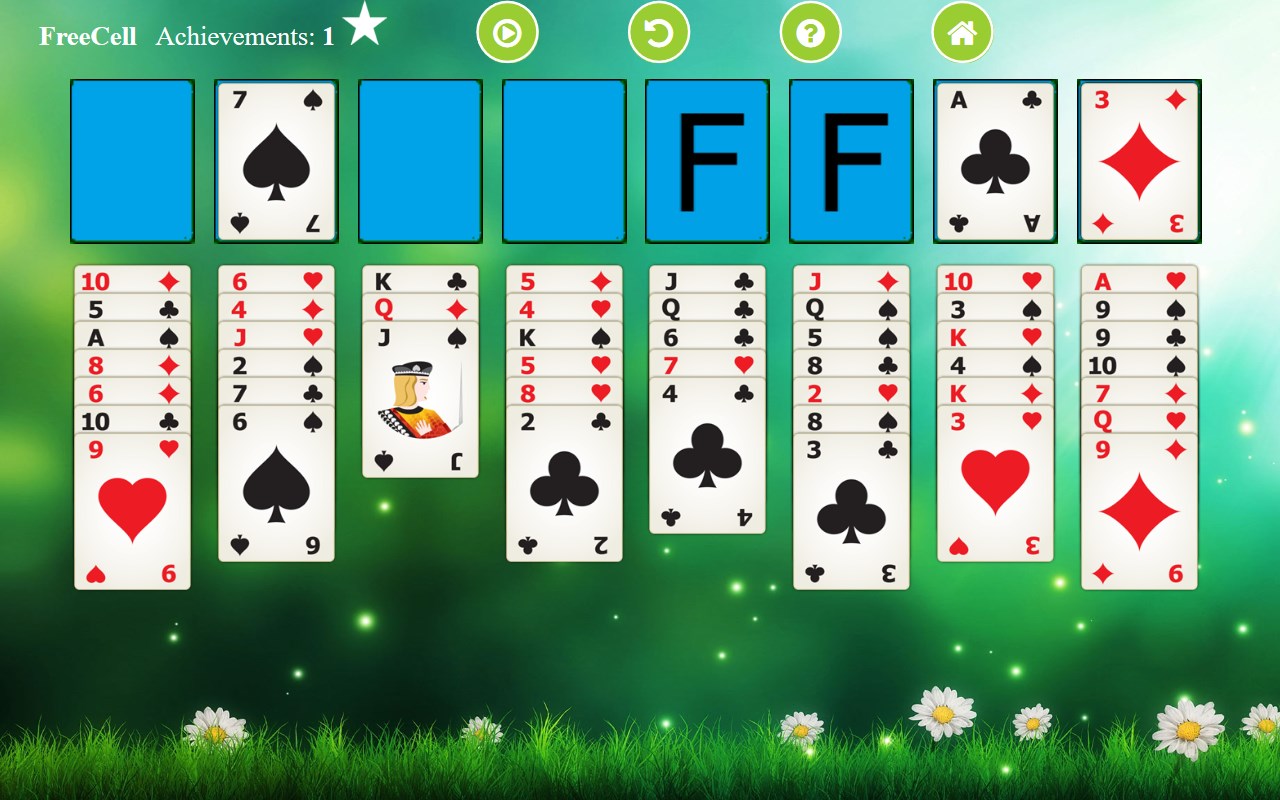
Task: Click the 2 of Clubs card
Action: [x=564, y=470]
